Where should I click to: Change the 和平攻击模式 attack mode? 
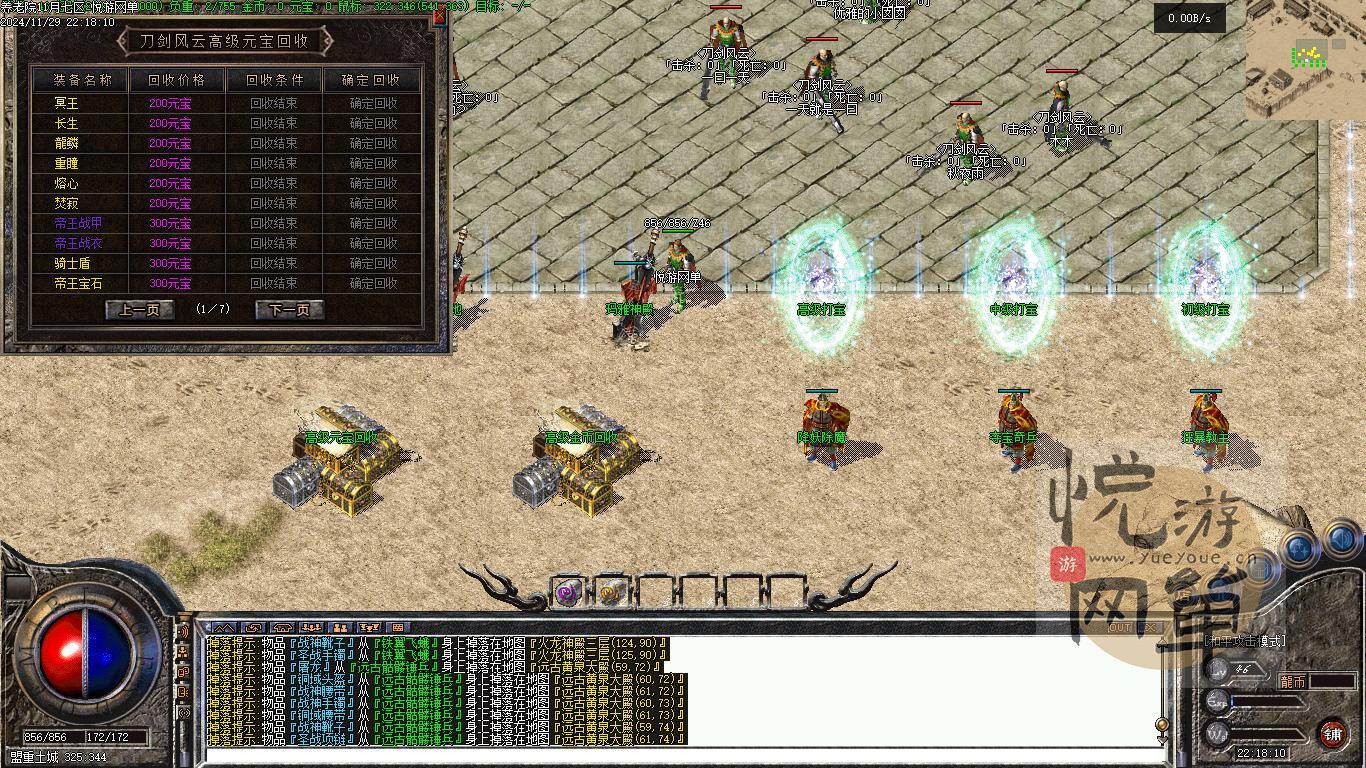(1244, 641)
